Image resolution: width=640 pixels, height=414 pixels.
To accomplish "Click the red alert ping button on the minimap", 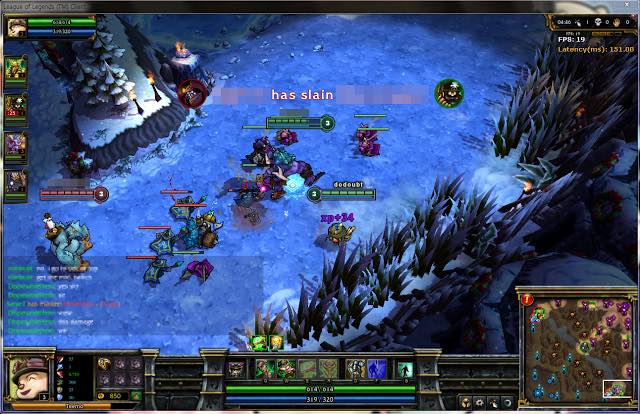I will click(528, 296).
